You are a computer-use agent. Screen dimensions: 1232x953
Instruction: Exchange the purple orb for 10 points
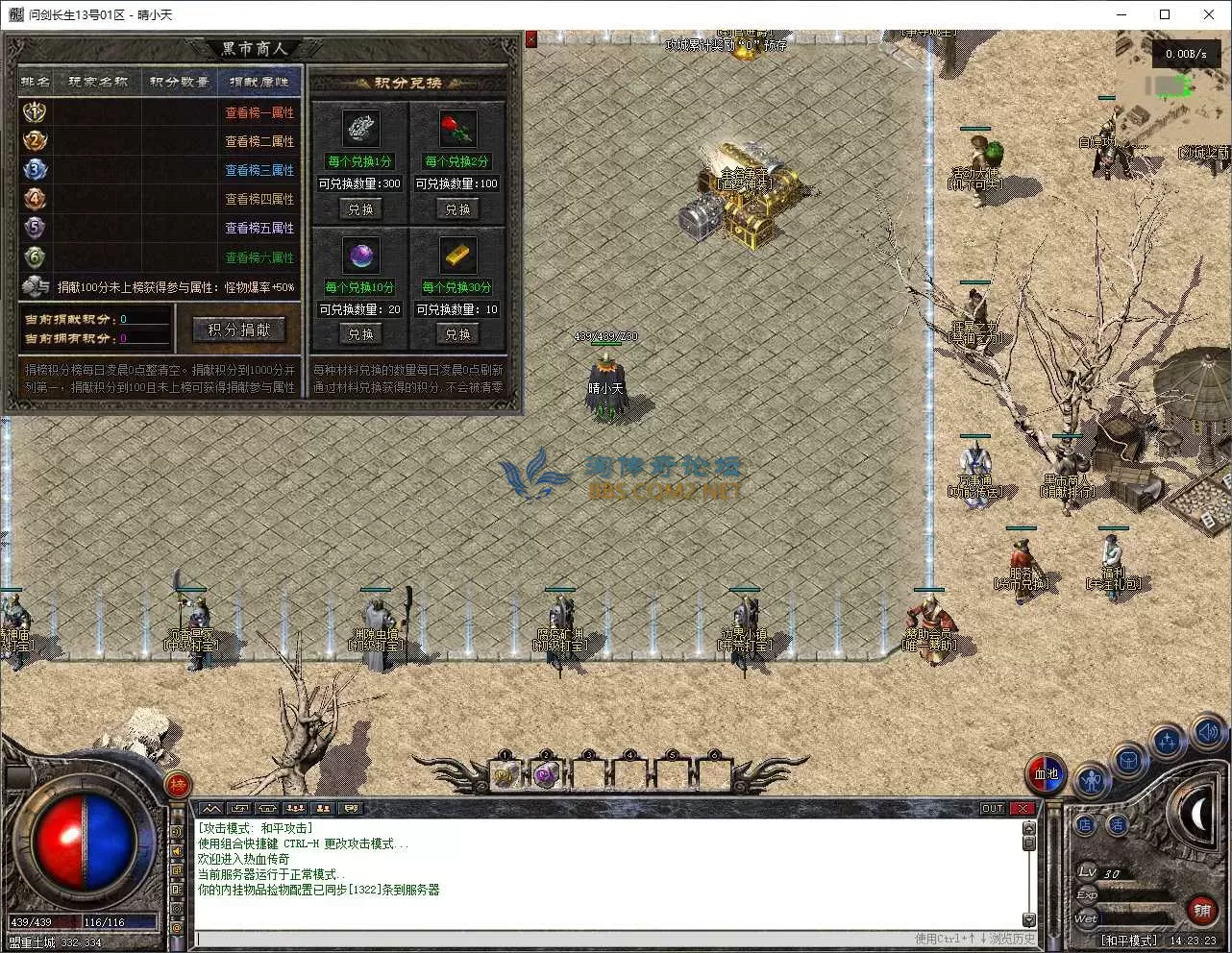click(x=360, y=334)
